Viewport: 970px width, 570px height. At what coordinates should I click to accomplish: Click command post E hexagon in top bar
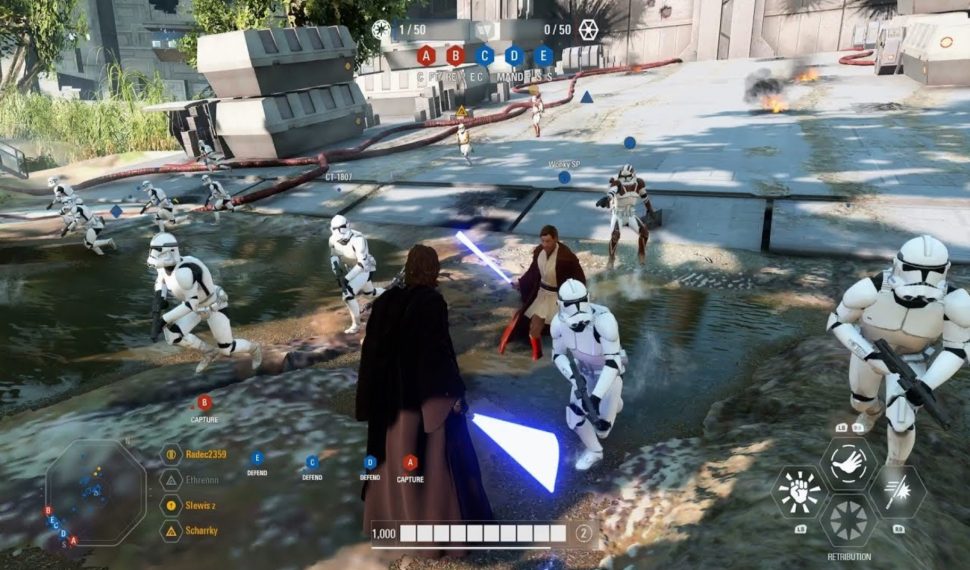543,56
